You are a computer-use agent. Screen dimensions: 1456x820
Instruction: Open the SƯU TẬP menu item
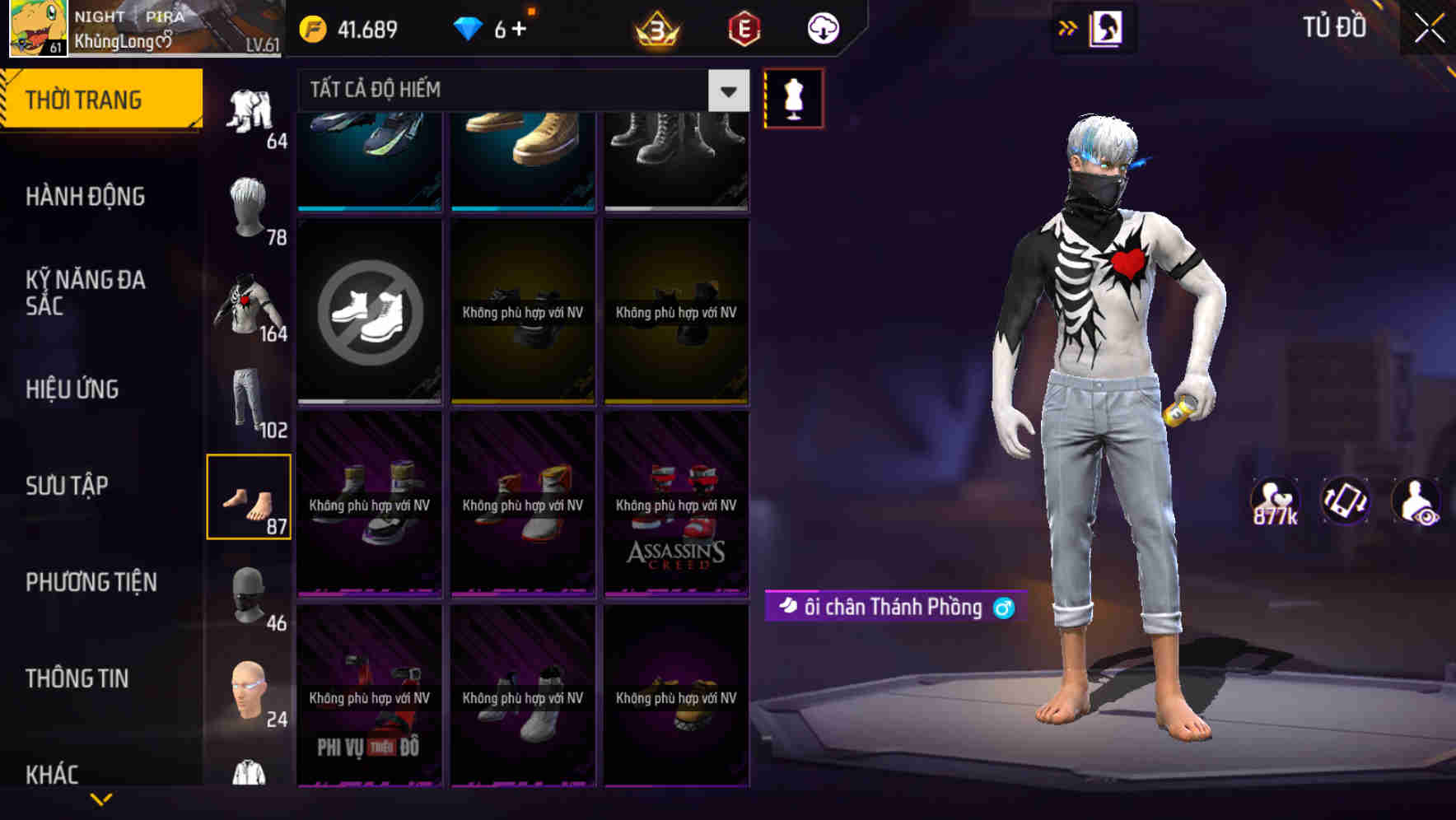click(66, 486)
